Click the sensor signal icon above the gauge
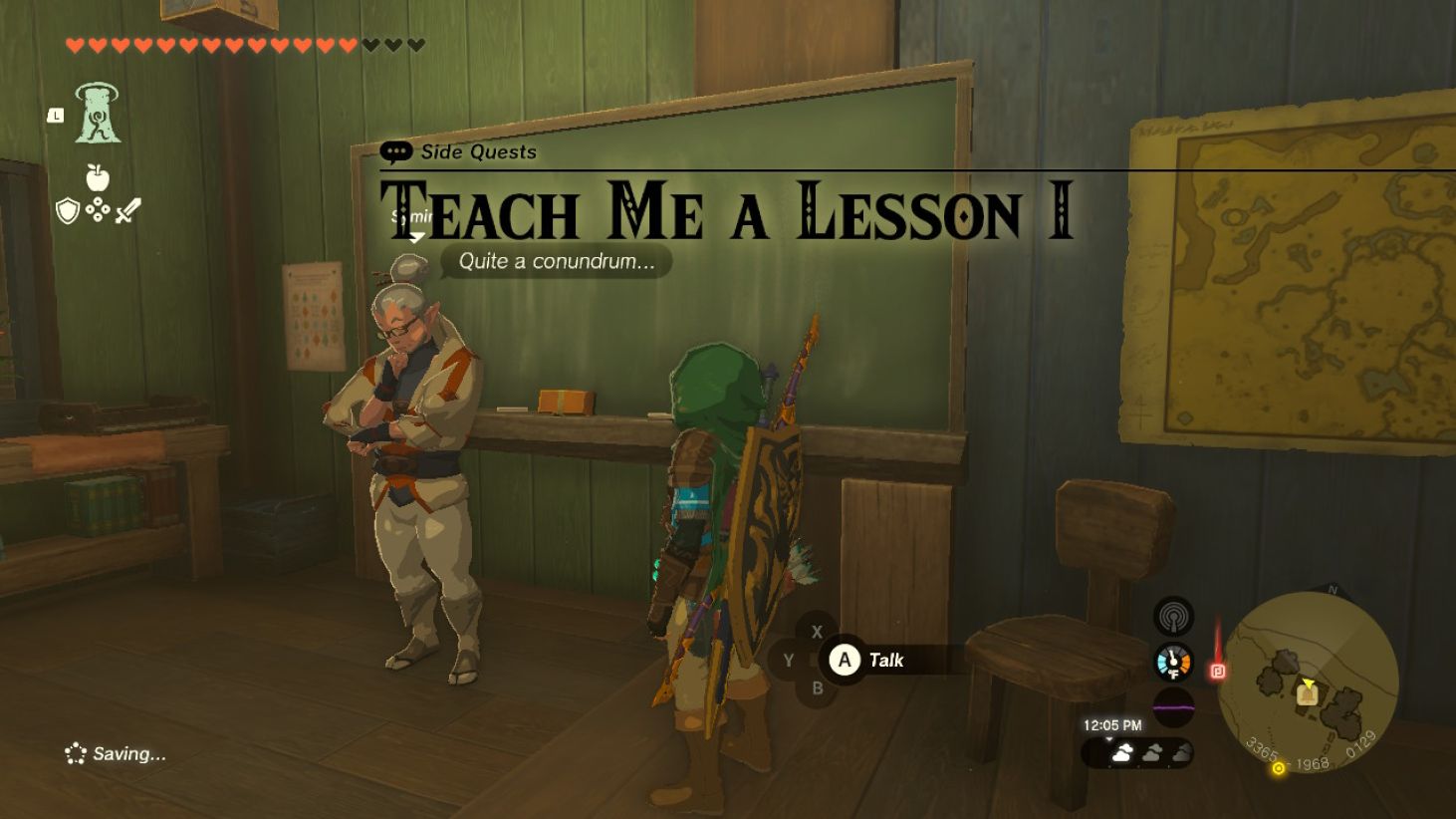 [x=1175, y=617]
